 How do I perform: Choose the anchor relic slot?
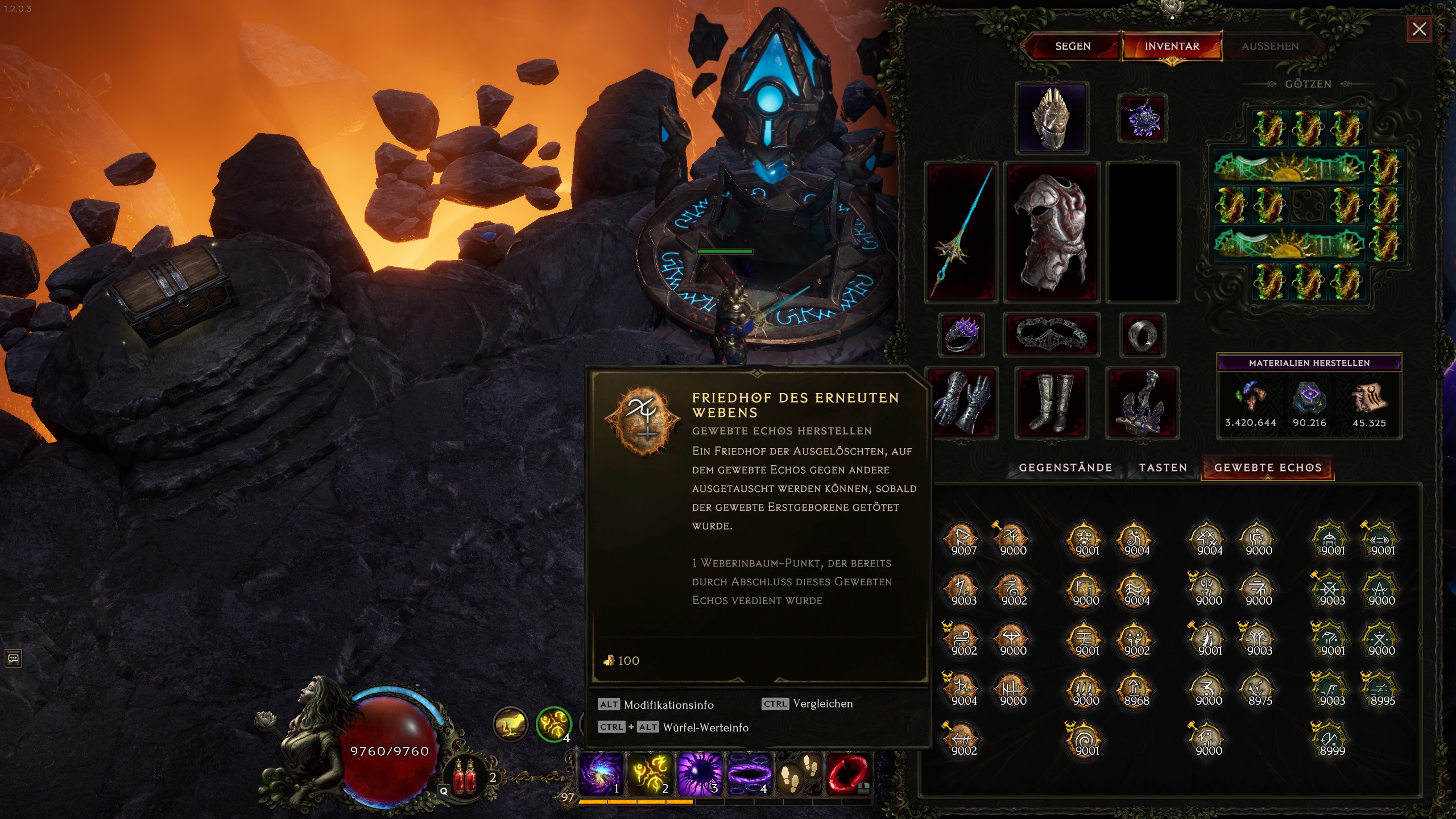tap(1141, 403)
